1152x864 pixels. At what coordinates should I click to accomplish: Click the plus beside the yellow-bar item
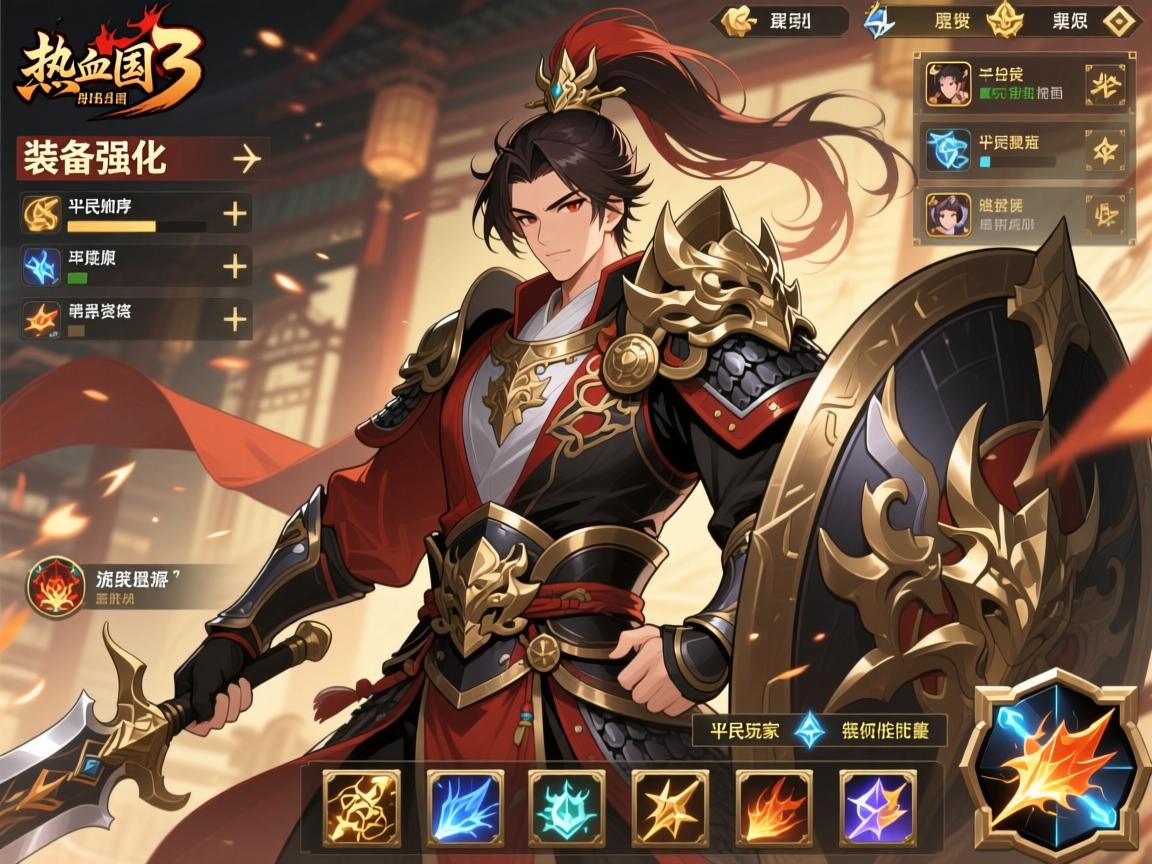234,213
